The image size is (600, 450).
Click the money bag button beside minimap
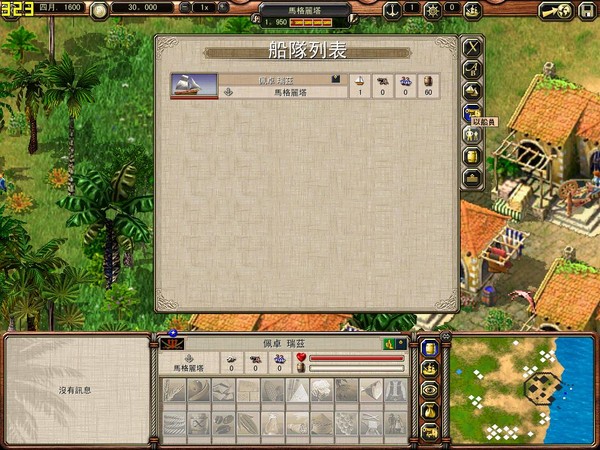[429, 411]
